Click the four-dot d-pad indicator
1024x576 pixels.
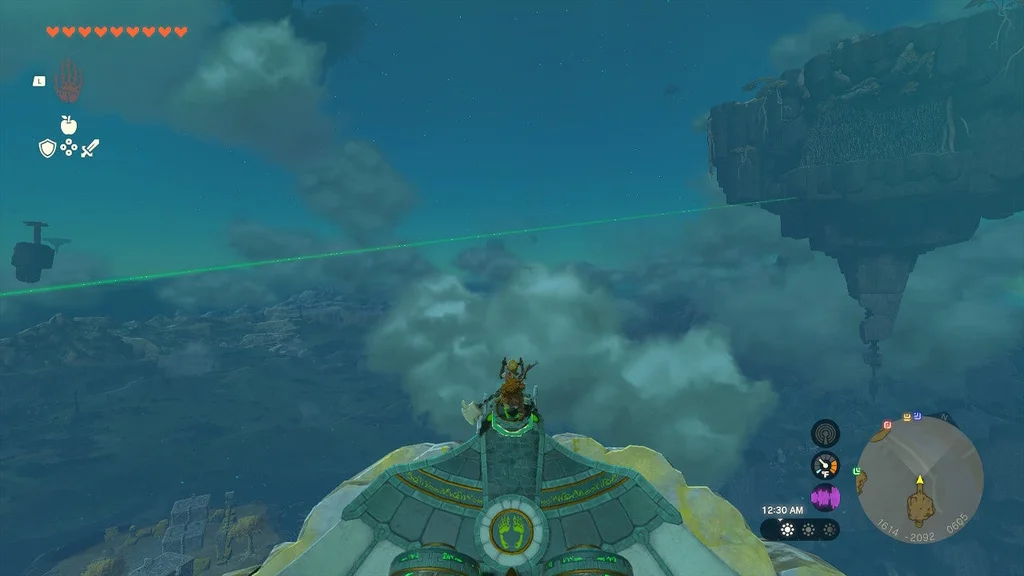click(68, 148)
